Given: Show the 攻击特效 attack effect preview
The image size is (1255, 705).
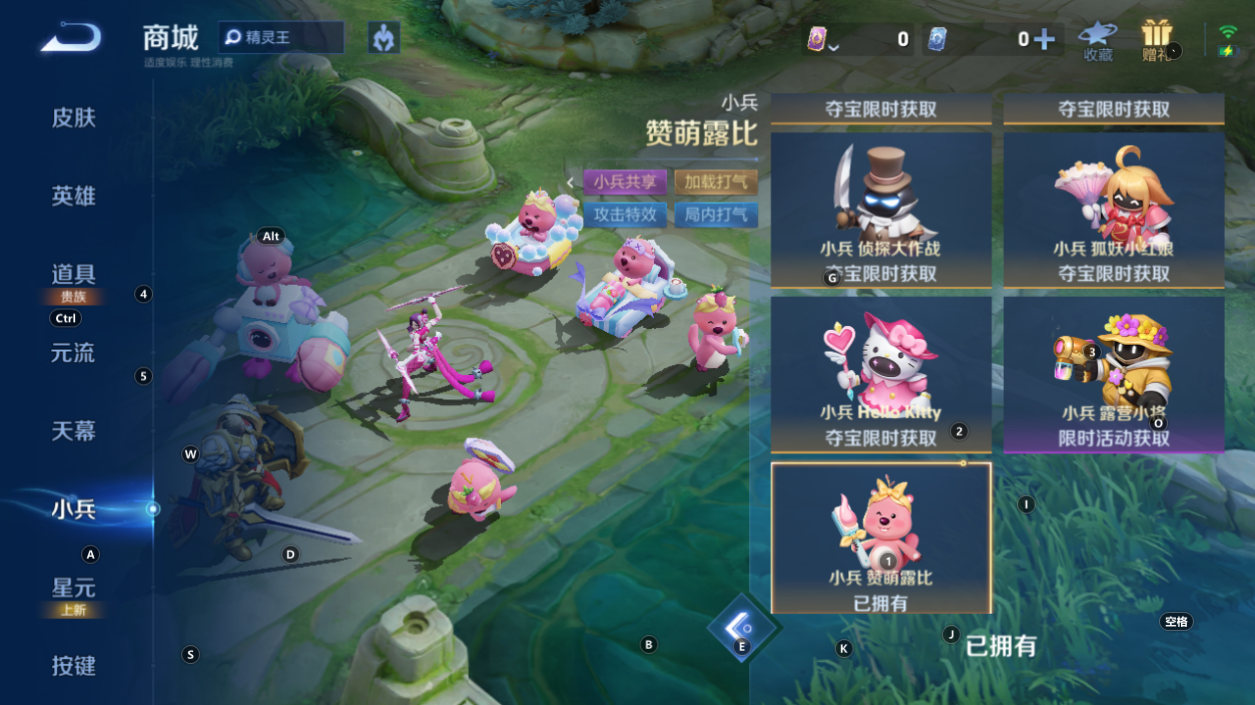Looking at the screenshot, I should tap(625, 214).
